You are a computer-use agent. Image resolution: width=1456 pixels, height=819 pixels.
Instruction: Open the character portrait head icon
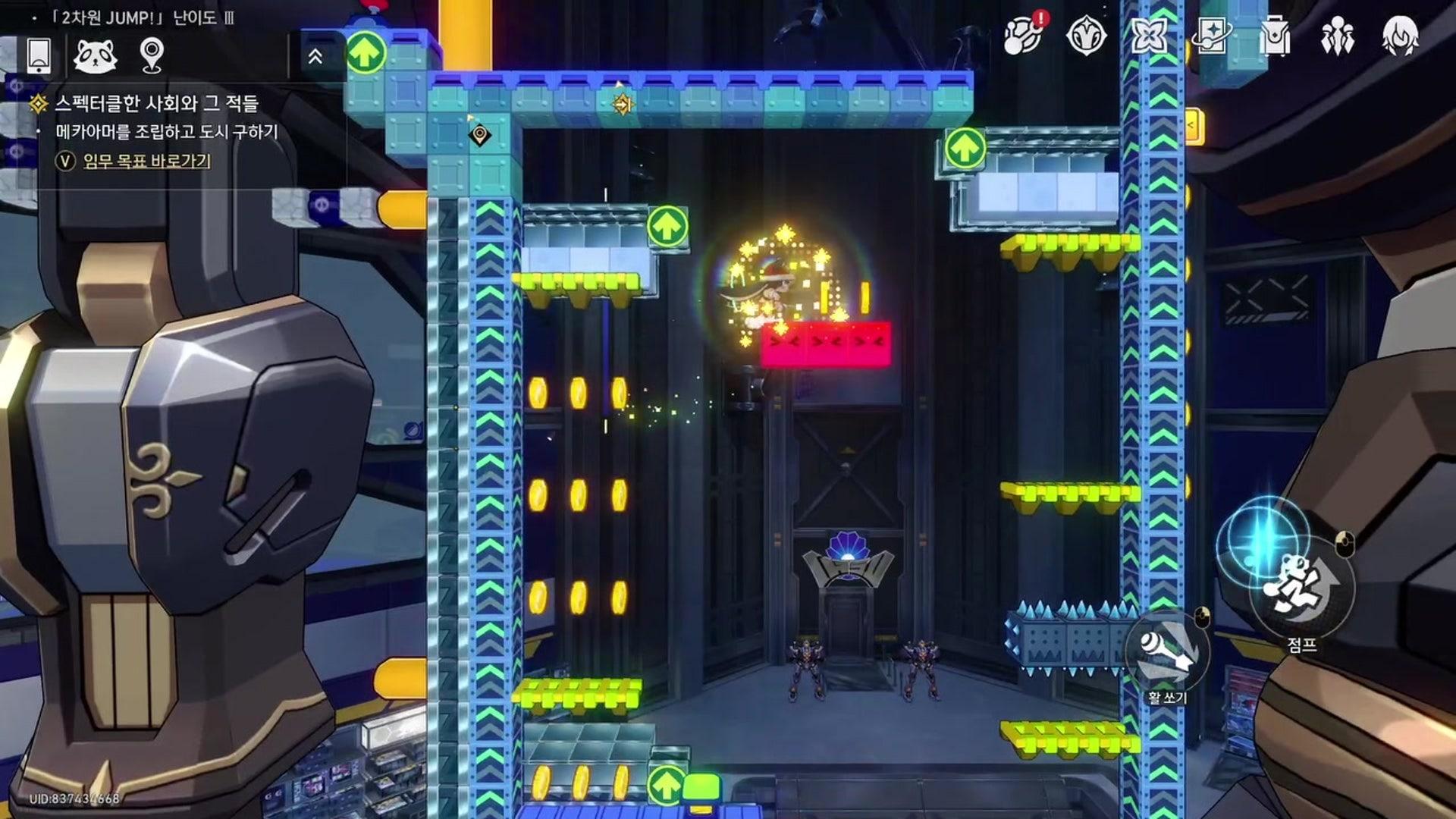[1400, 35]
